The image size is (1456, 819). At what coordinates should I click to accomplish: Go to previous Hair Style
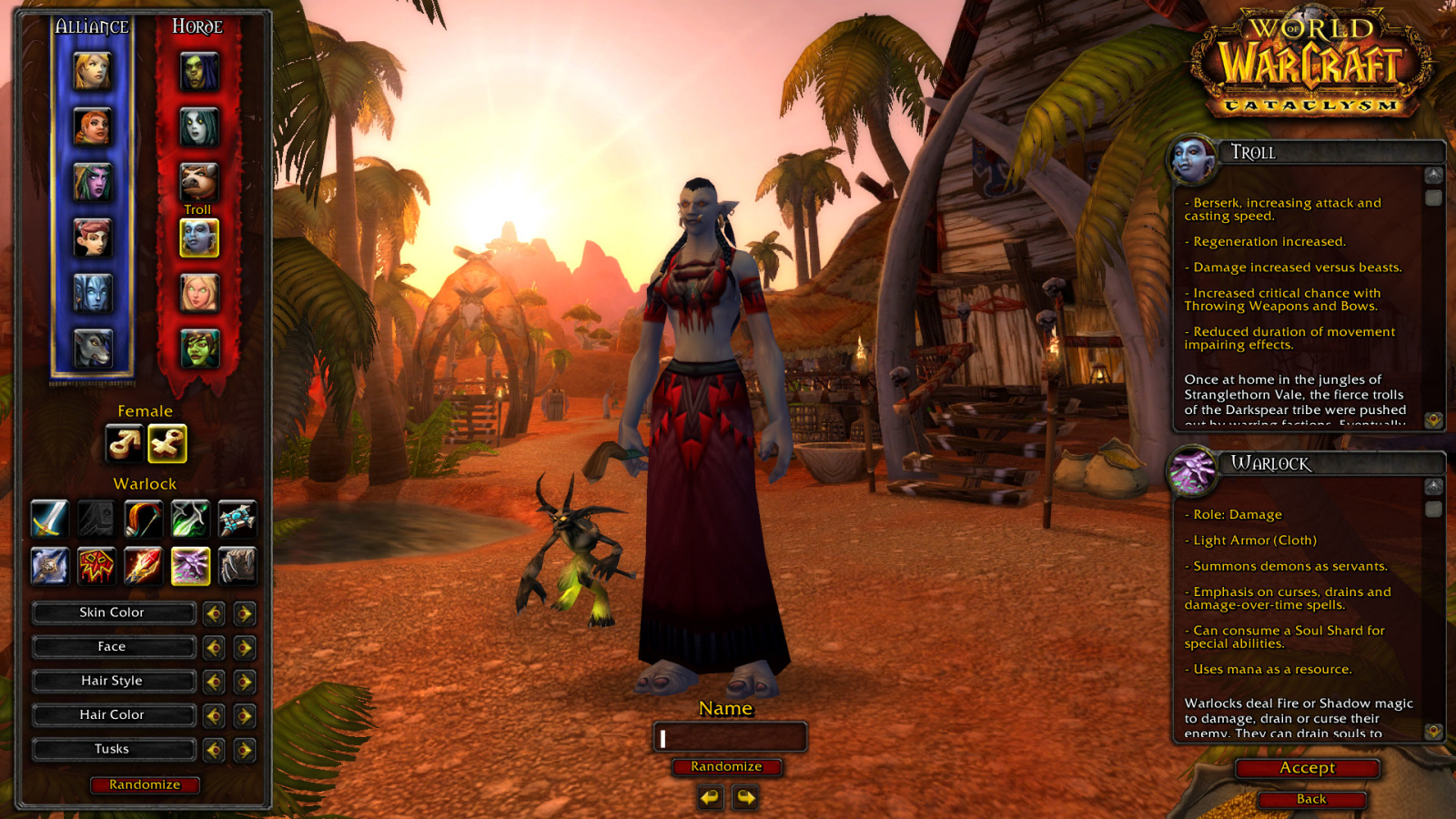214,682
